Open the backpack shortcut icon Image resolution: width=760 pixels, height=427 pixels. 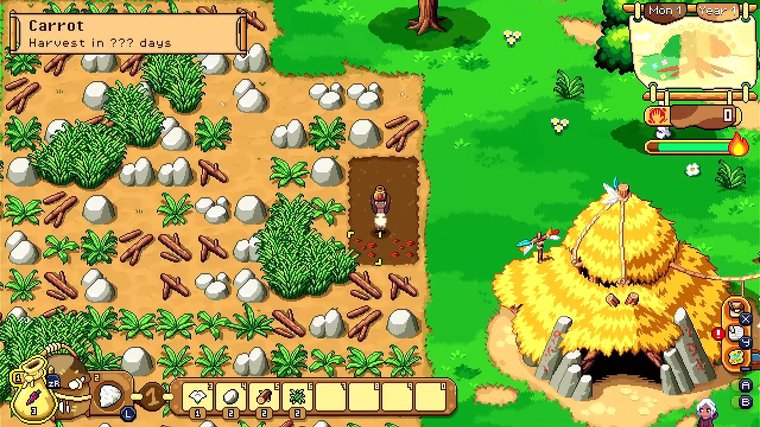point(734,308)
